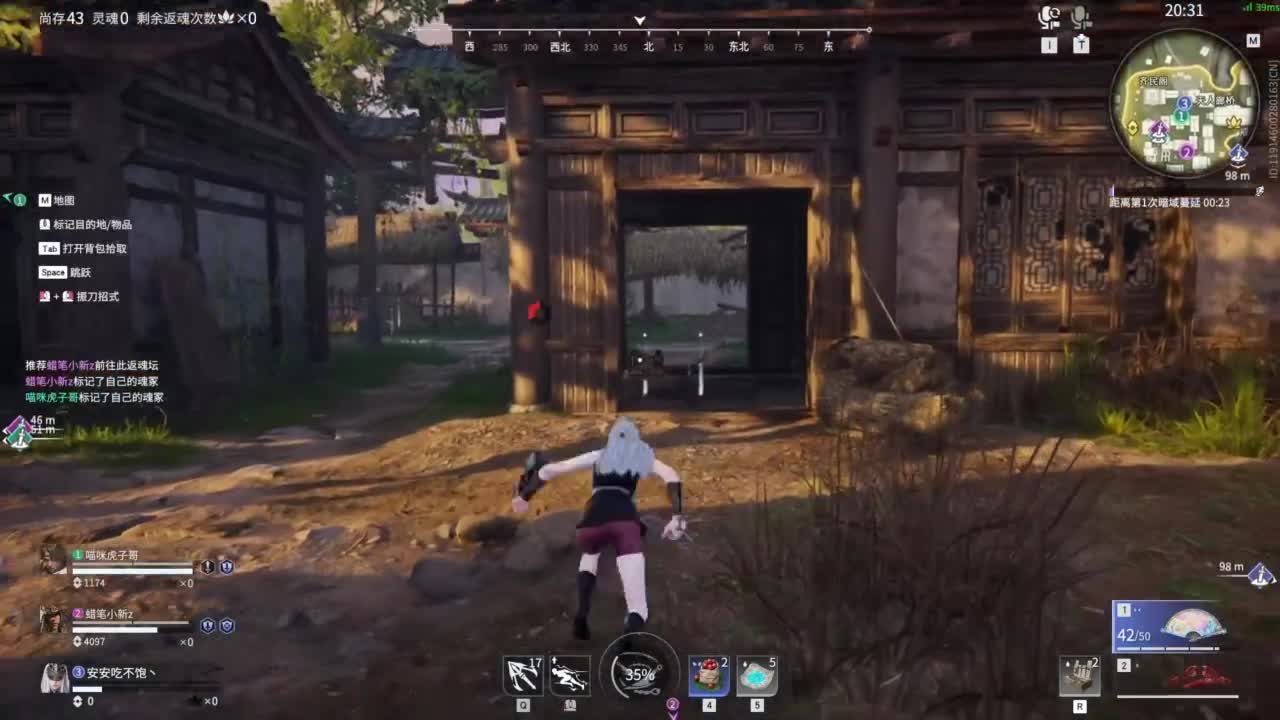Screen dimensions: 1280x720
Task: Toggle 蜡笔小新z's armor status emblem
Action: pos(226,626)
